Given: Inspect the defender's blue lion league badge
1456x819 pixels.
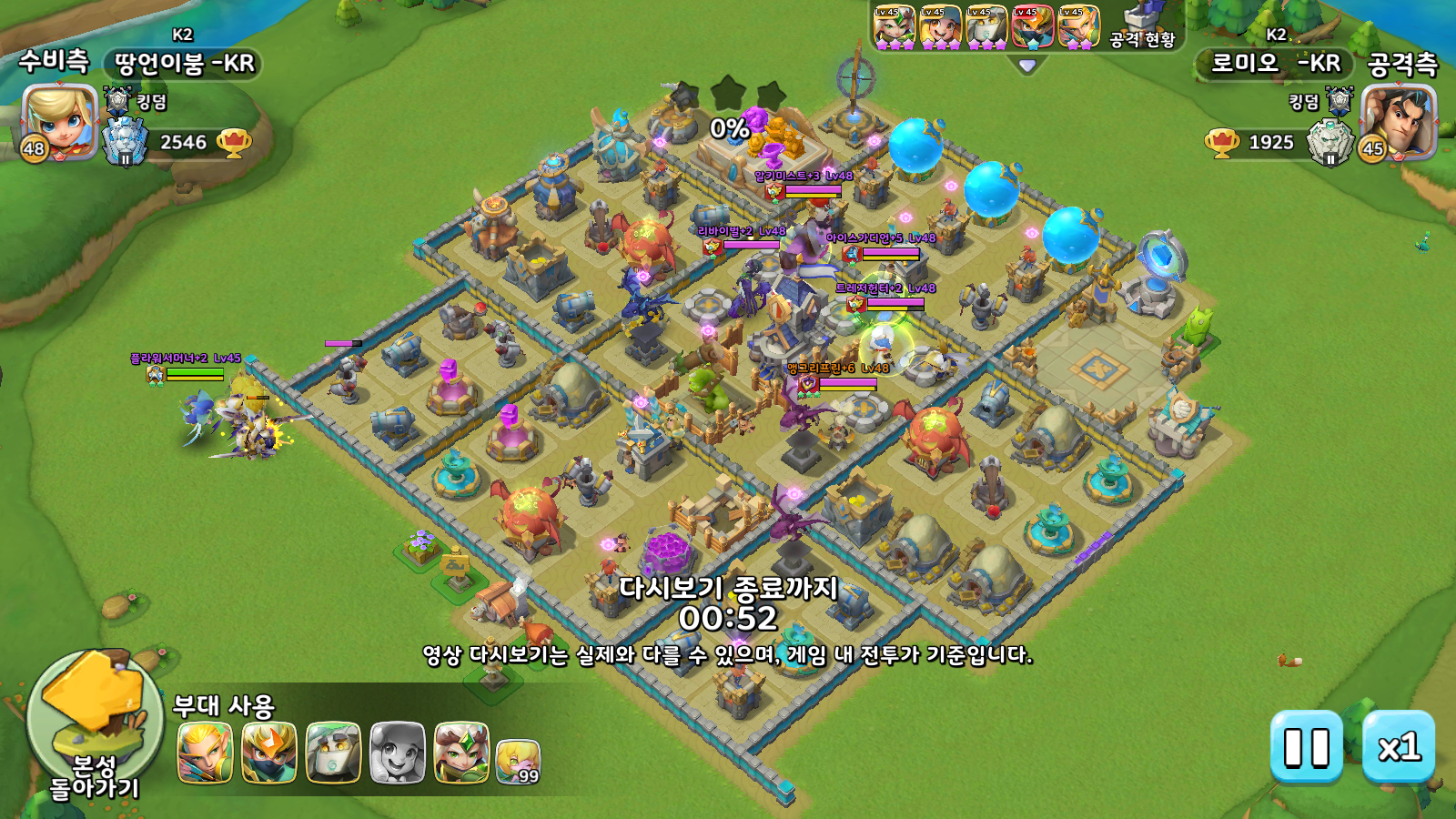Looking at the screenshot, I should 125,143.
